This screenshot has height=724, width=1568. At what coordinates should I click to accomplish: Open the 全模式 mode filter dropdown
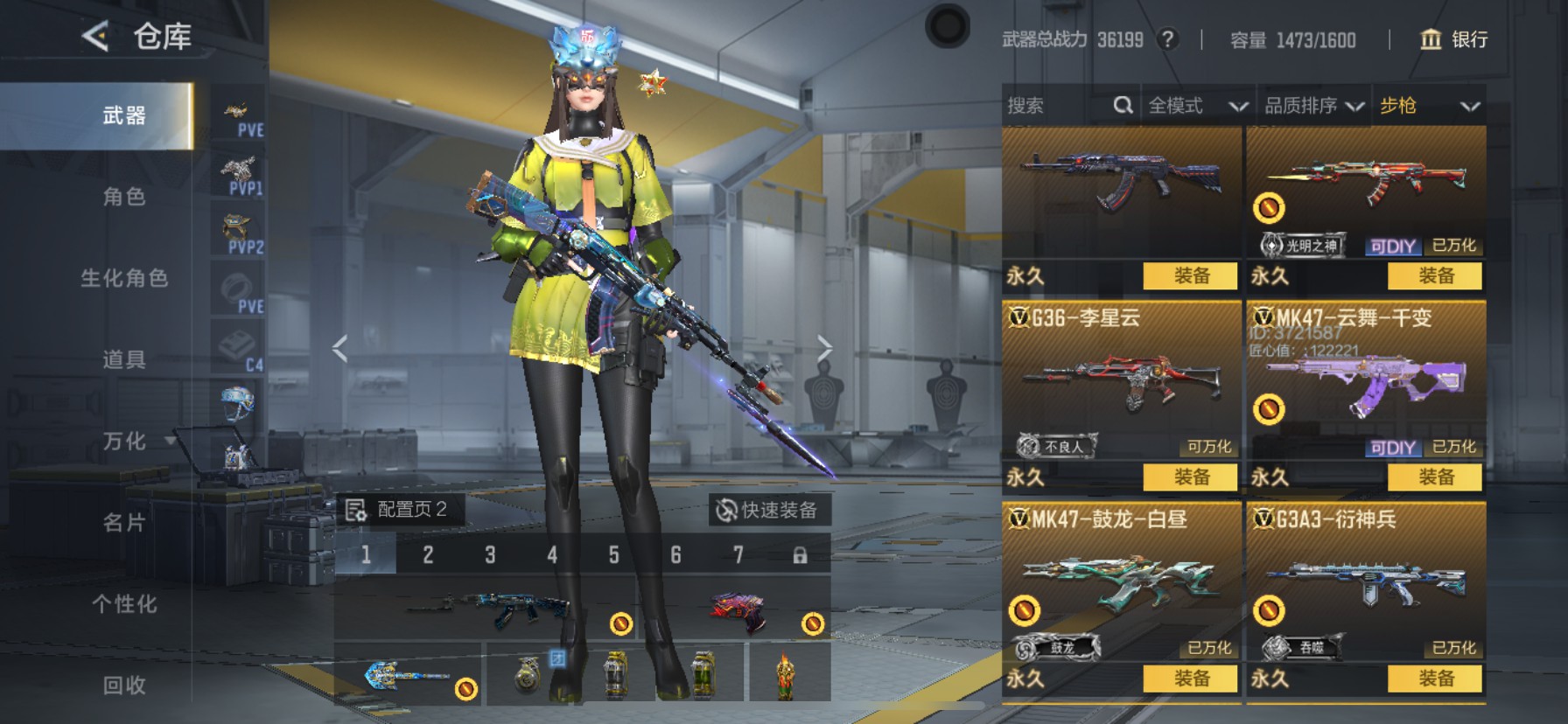pos(1197,105)
